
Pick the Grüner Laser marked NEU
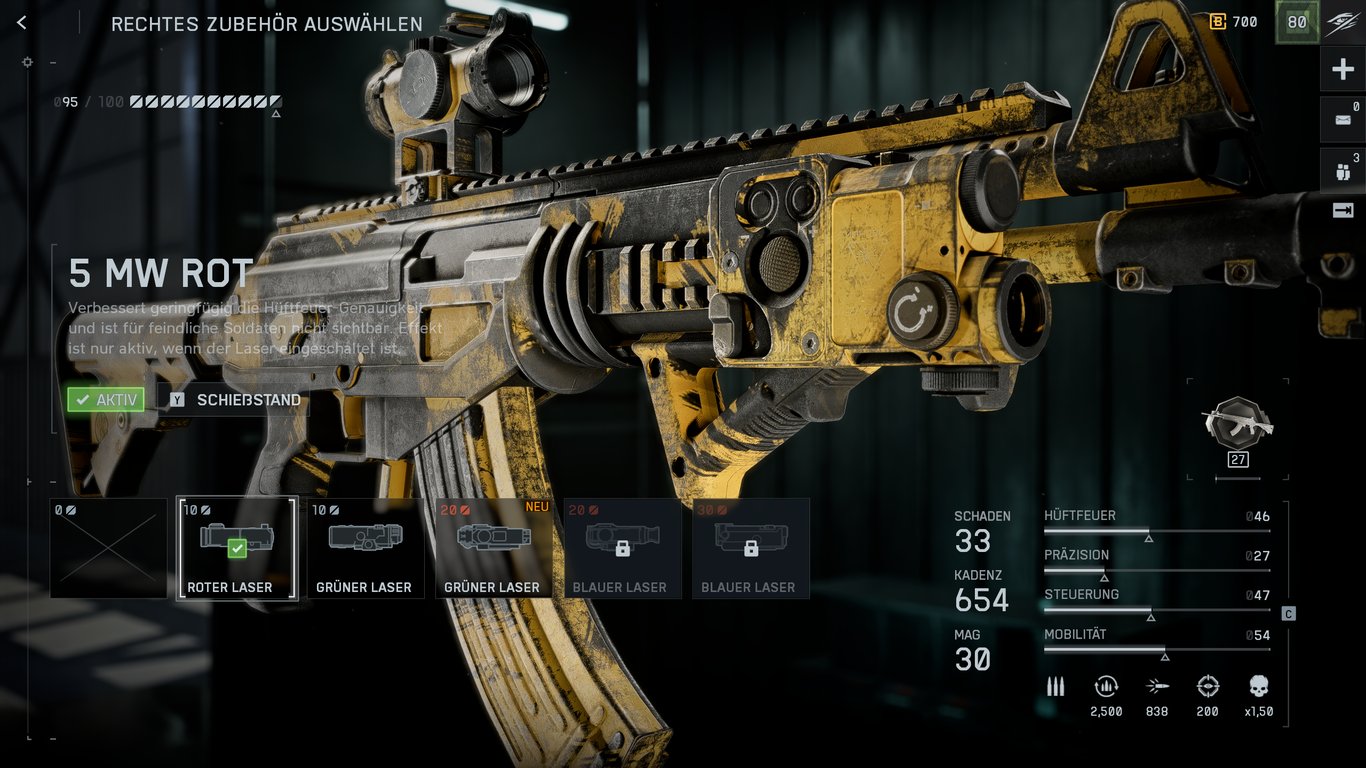pos(493,548)
